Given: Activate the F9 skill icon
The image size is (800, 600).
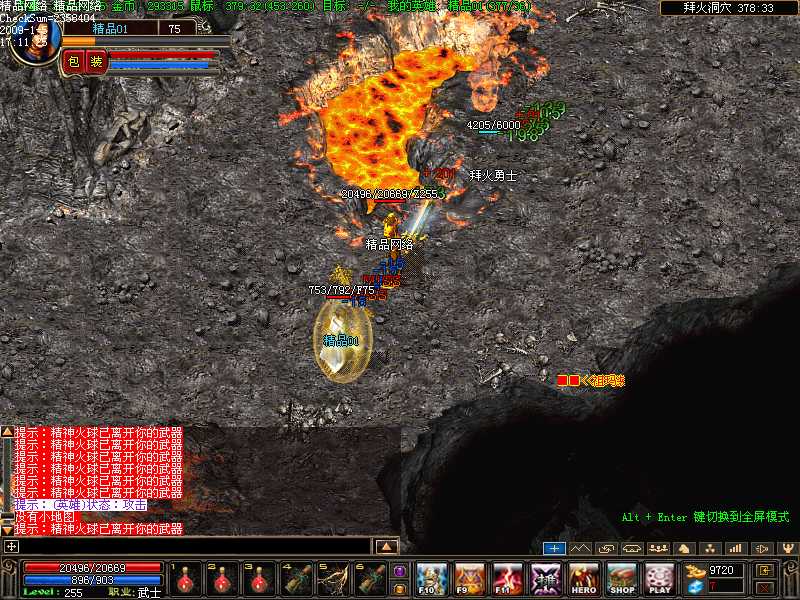Looking at the screenshot, I should [x=469, y=578].
